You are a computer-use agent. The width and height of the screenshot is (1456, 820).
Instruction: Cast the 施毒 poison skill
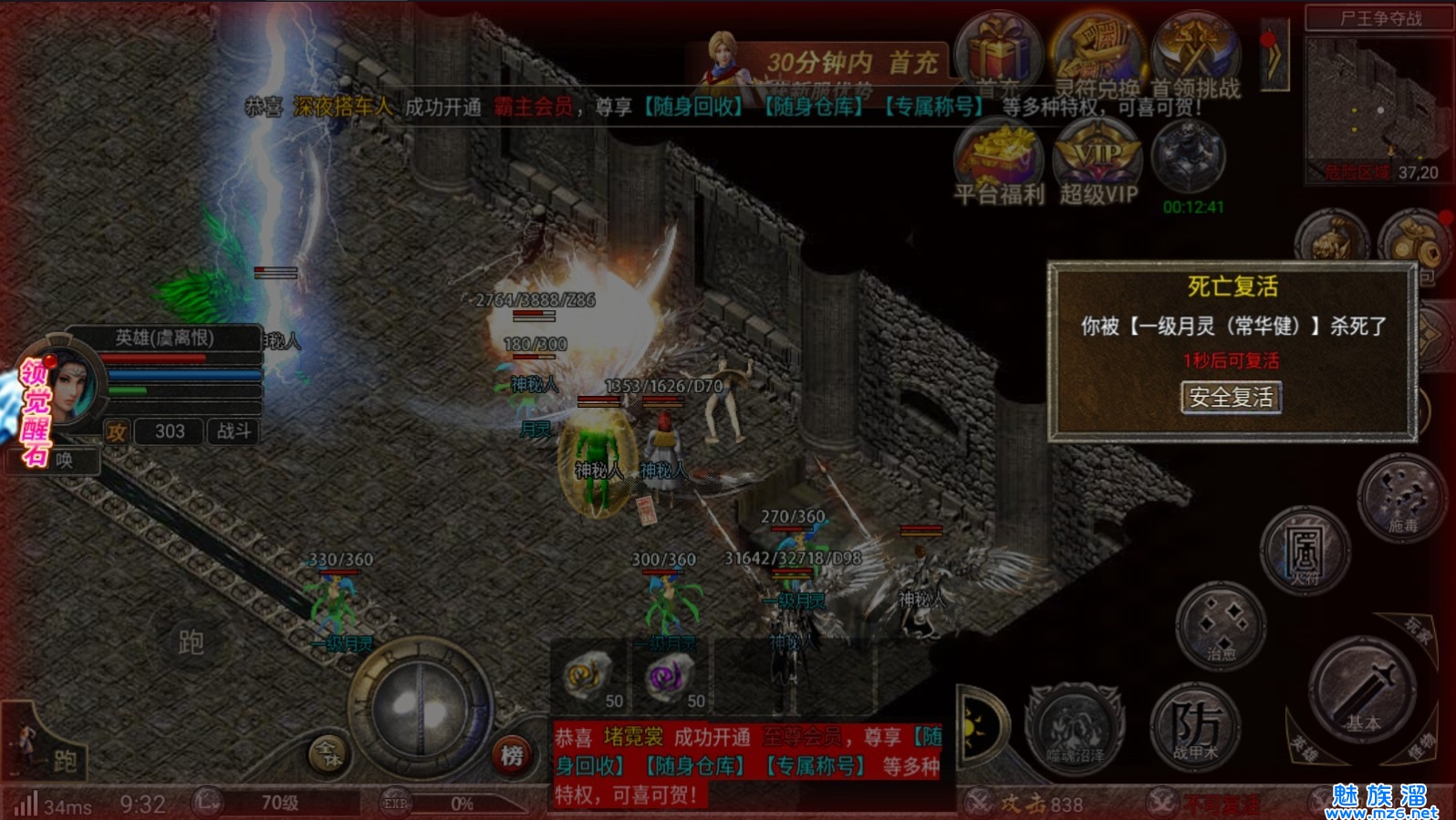[x=1402, y=499]
